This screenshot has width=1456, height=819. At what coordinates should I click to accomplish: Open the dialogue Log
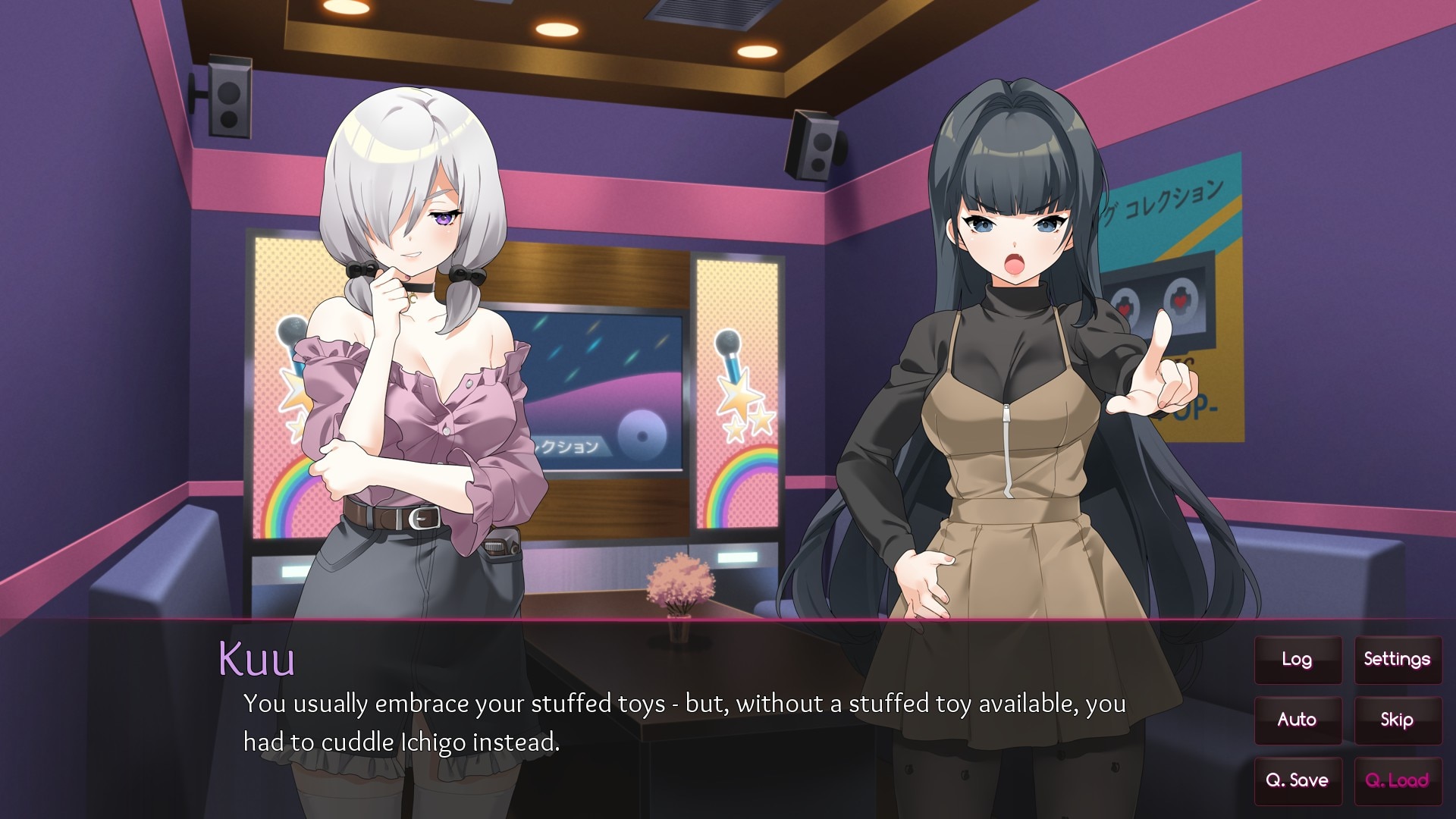pyautogui.click(x=1297, y=660)
